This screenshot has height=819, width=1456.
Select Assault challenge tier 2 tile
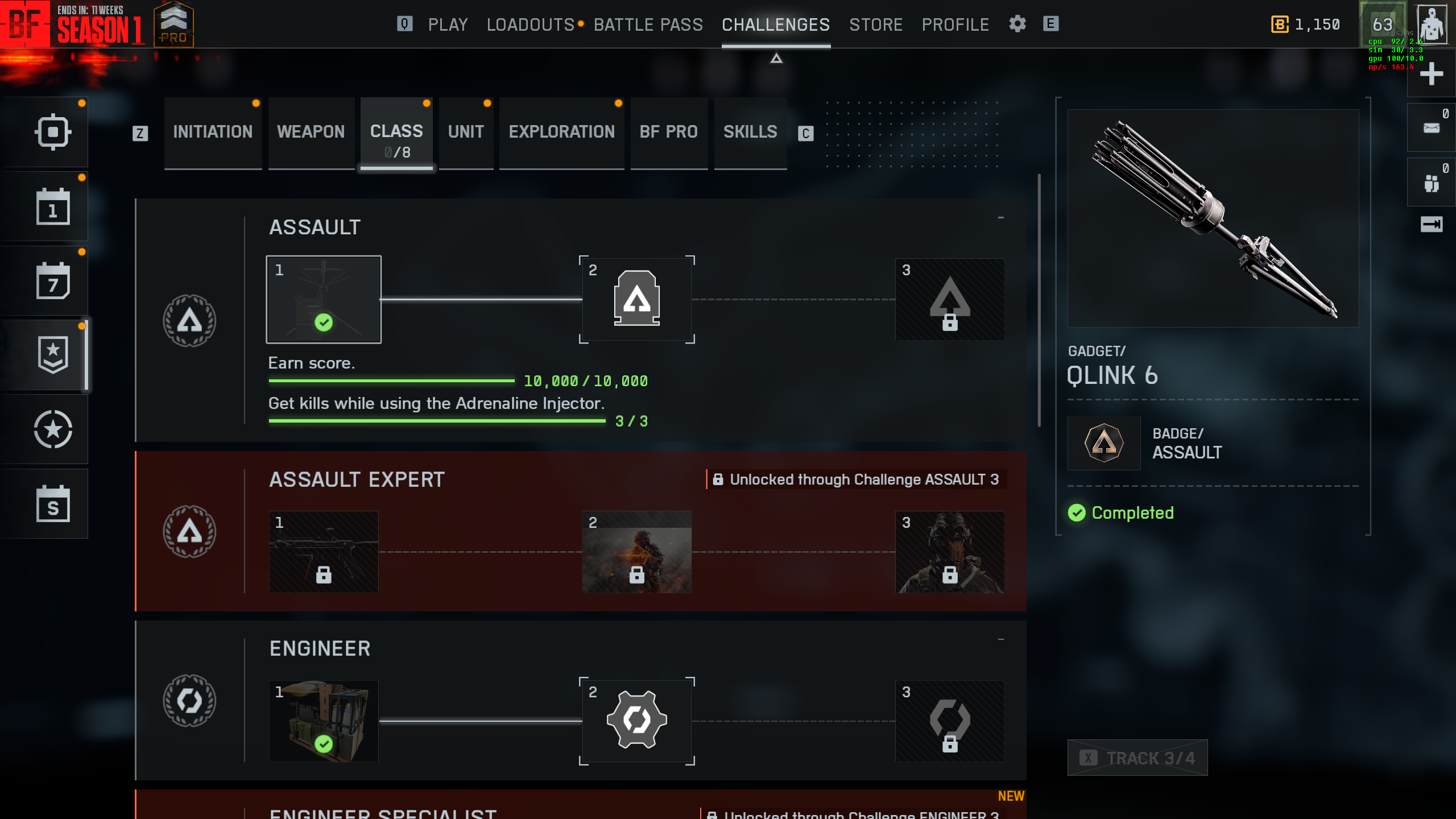click(636, 299)
